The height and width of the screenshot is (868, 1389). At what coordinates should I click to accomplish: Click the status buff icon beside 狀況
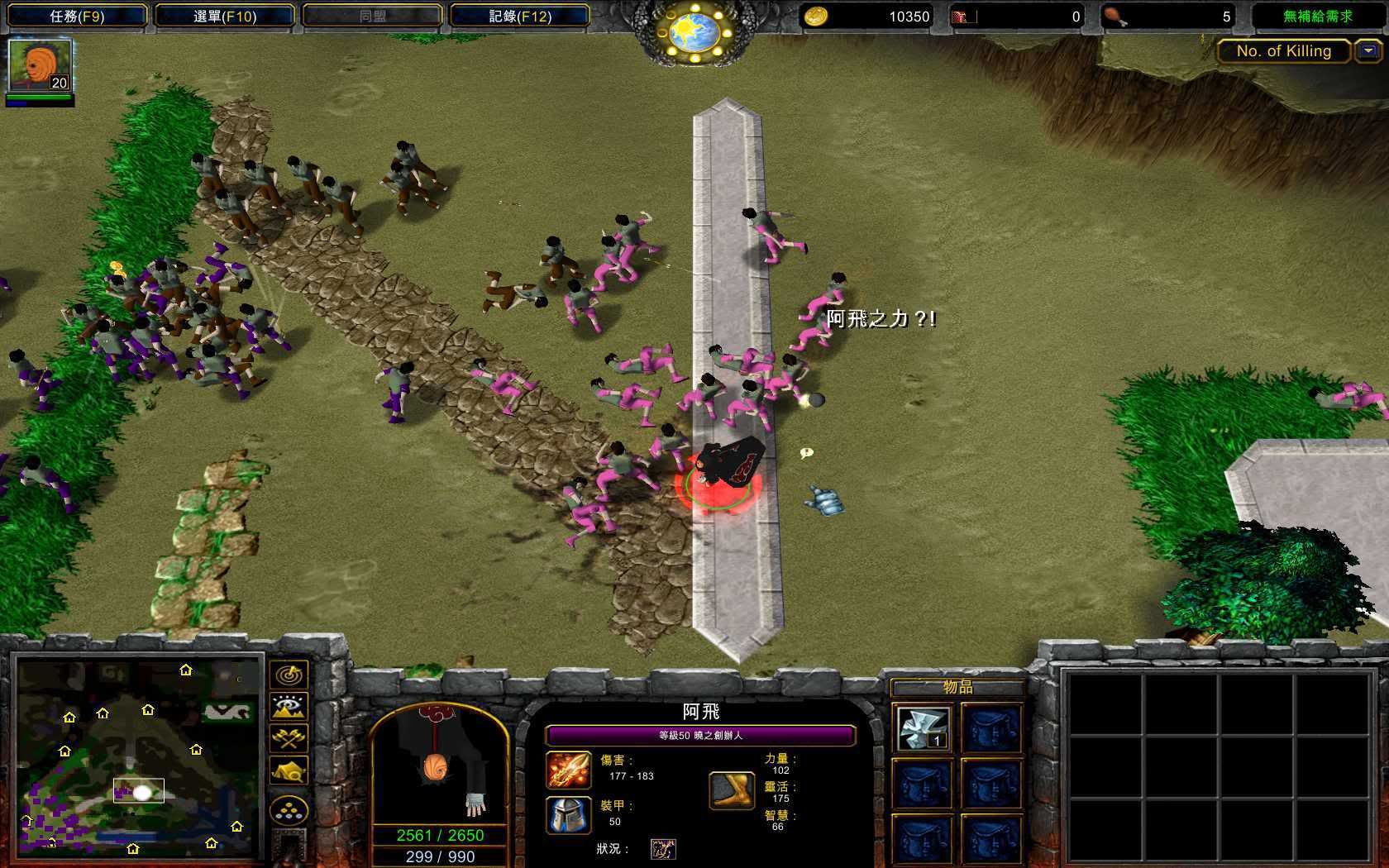[663, 849]
